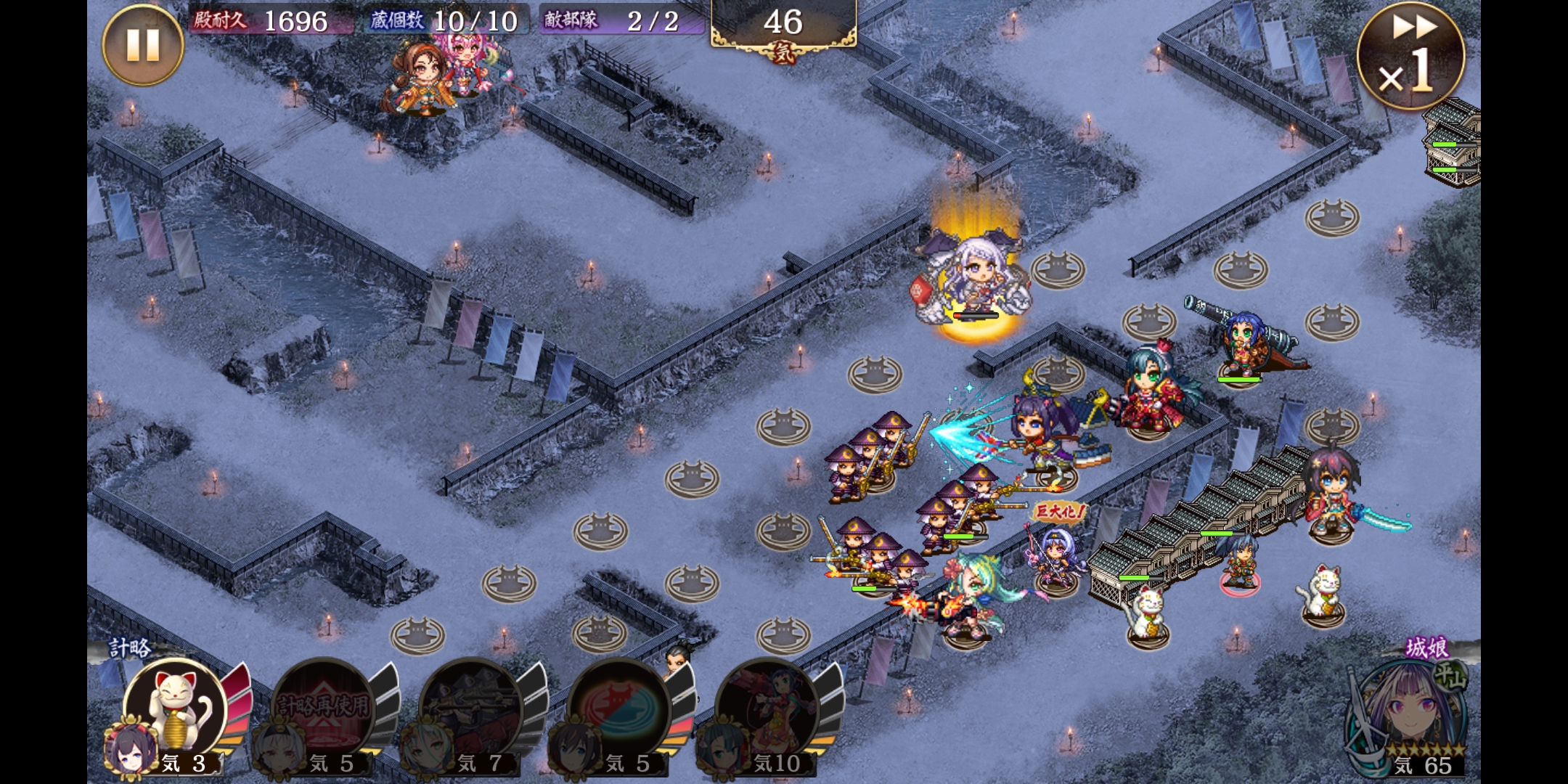Select the 計略再使用 stratagem icon
1568x784 pixels.
click(324, 708)
